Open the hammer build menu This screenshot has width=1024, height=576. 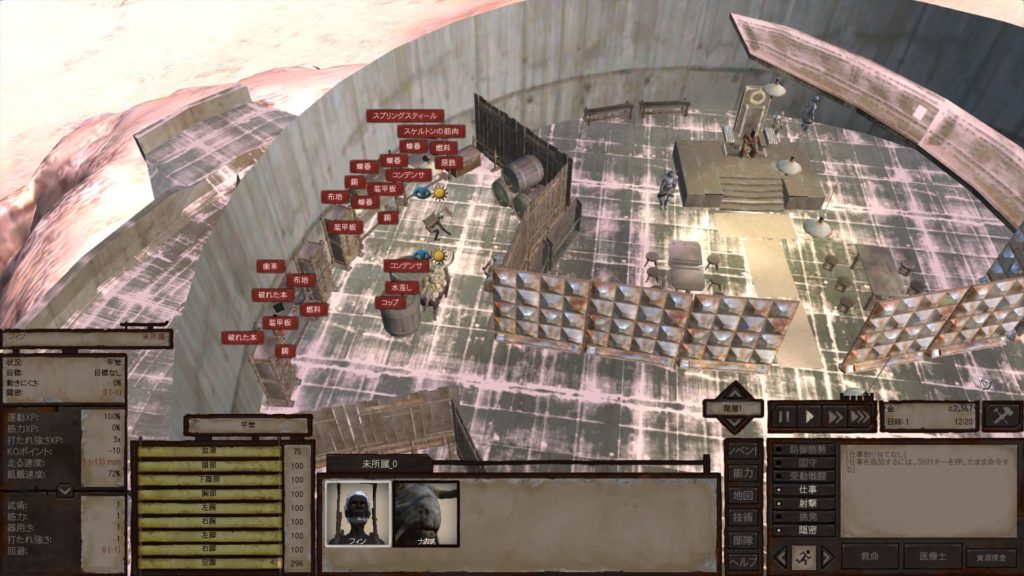[x=1002, y=415]
